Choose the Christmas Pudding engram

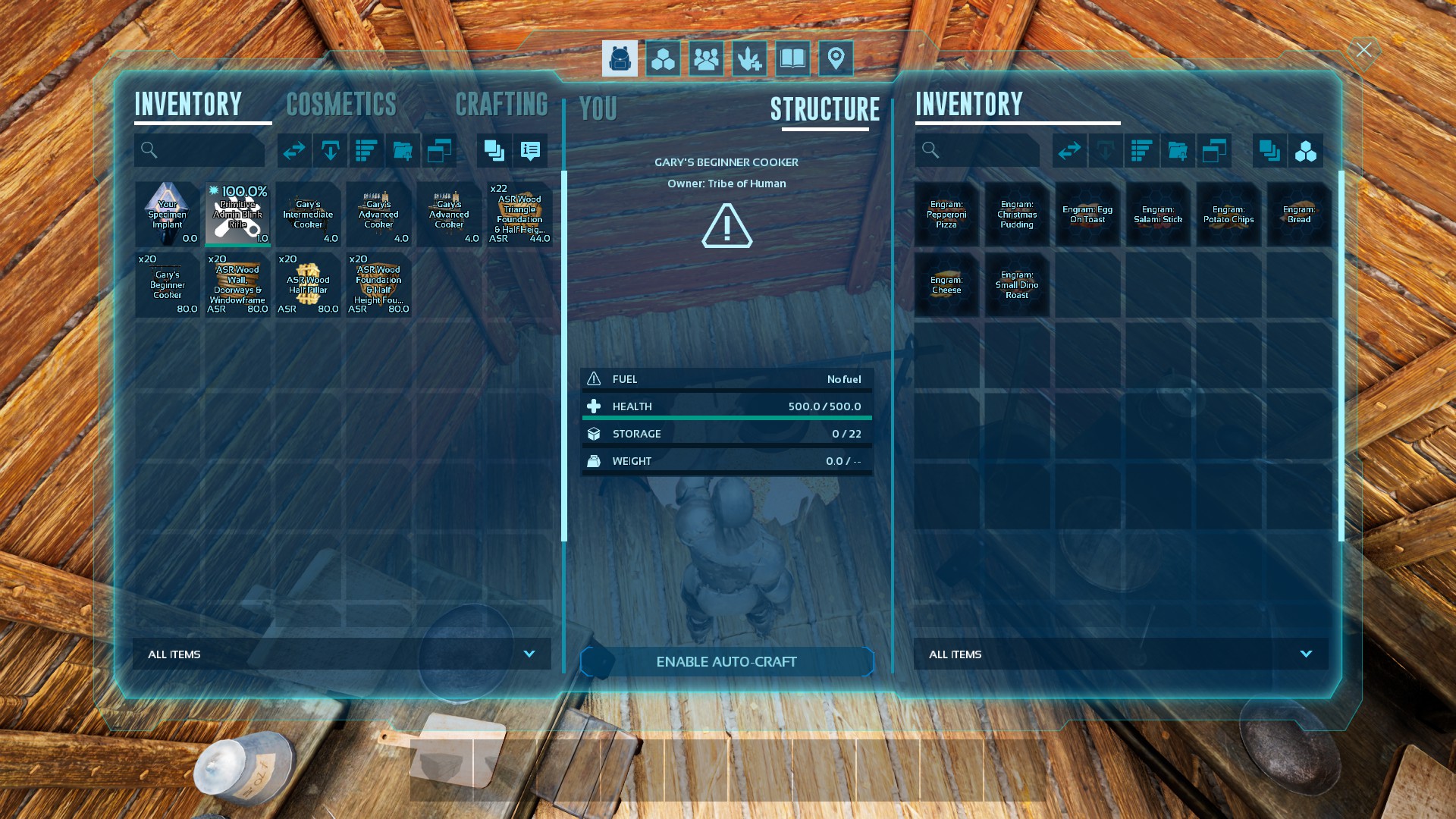click(x=1017, y=214)
